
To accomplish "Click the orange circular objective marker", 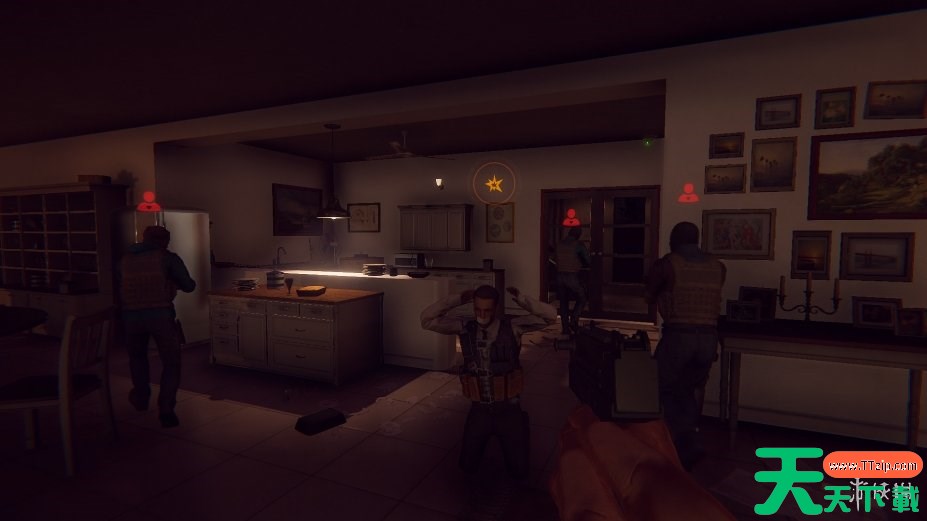I will [x=493, y=183].
